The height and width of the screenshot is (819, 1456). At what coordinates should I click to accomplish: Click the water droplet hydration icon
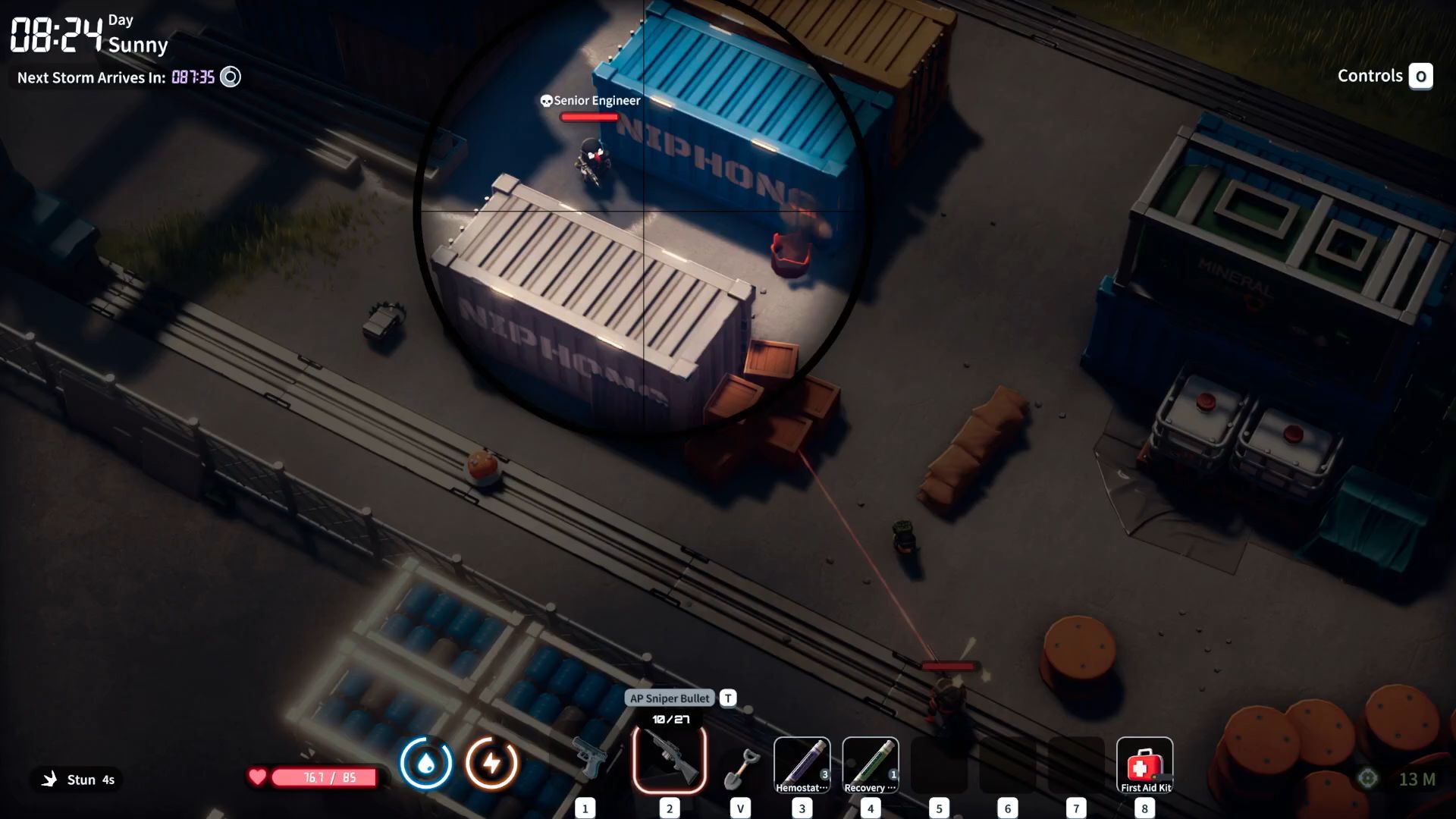point(426,763)
